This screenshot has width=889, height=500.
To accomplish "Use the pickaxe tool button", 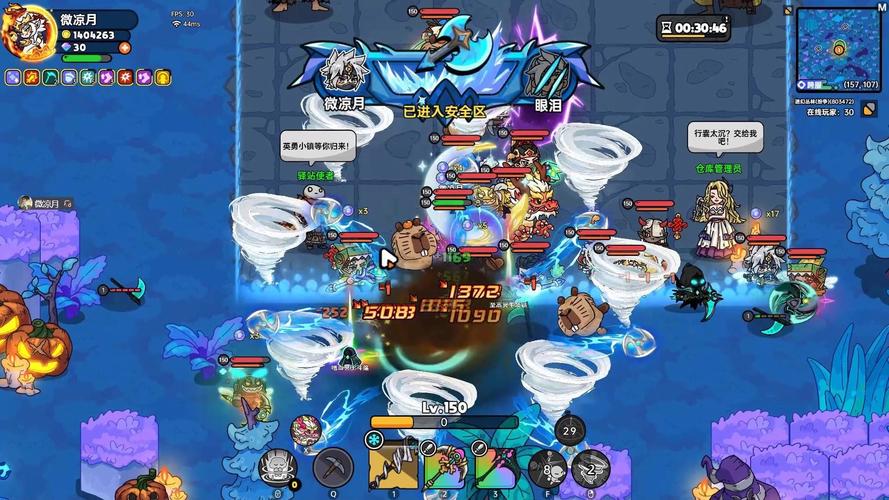I will tap(333, 466).
